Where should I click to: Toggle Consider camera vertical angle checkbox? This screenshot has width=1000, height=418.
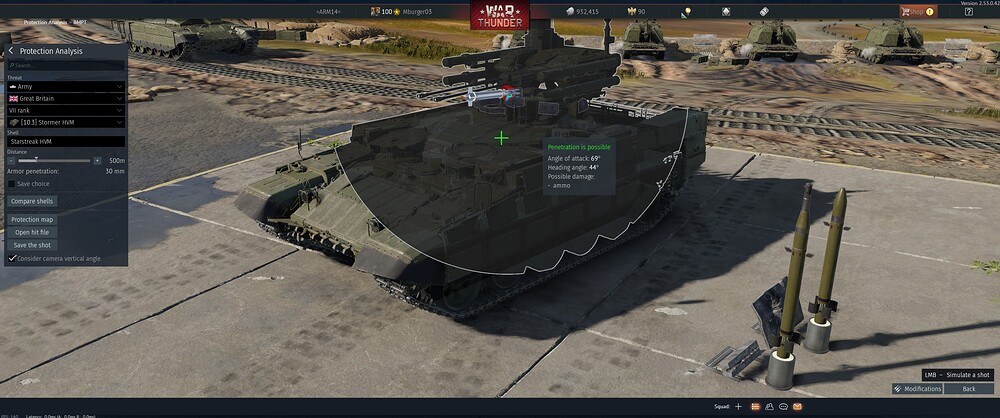(x=12, y=258)
